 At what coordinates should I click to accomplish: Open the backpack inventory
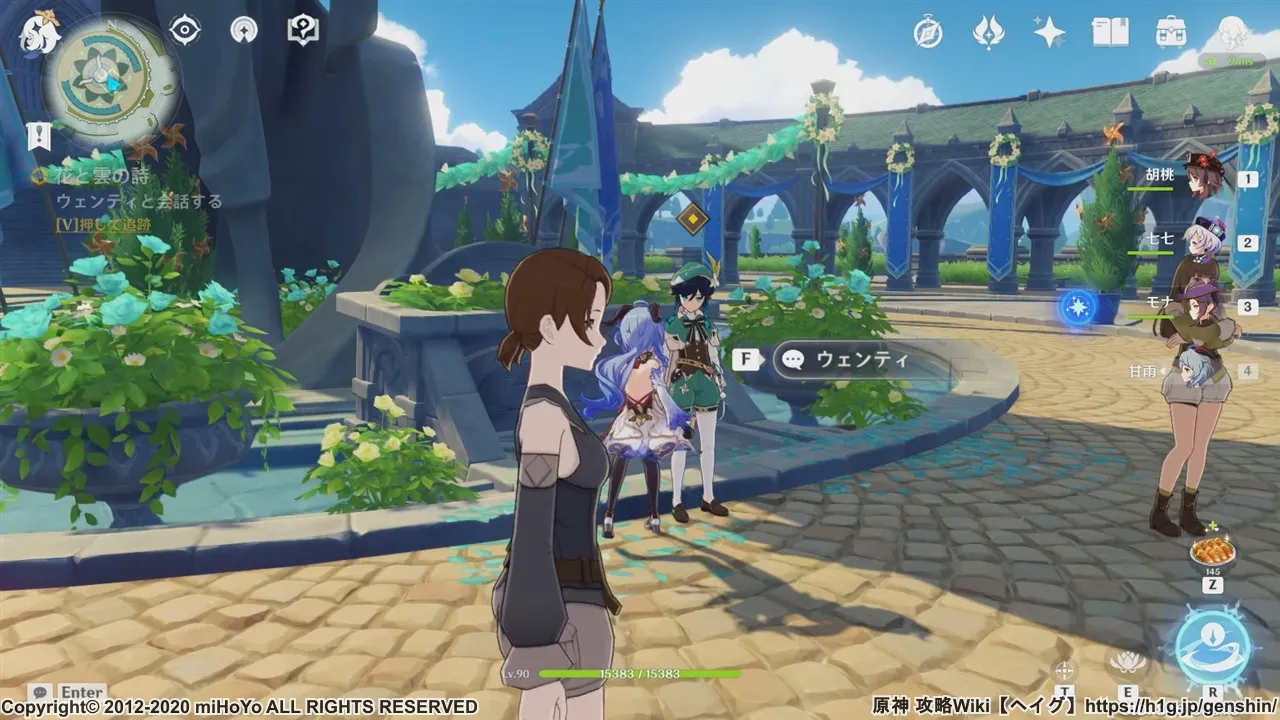pos(1170,33)
